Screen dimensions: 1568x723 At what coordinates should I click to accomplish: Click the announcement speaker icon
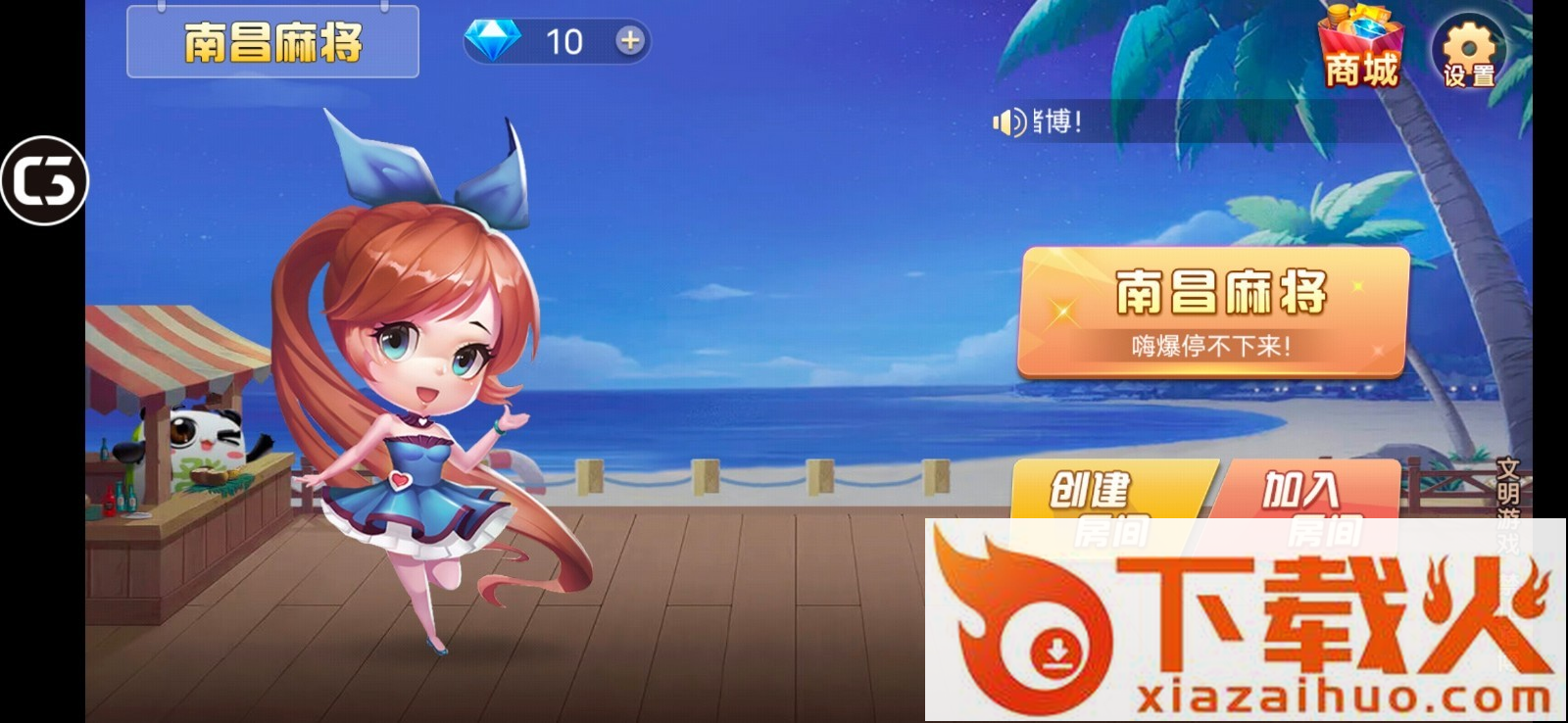coord(1008,122)
